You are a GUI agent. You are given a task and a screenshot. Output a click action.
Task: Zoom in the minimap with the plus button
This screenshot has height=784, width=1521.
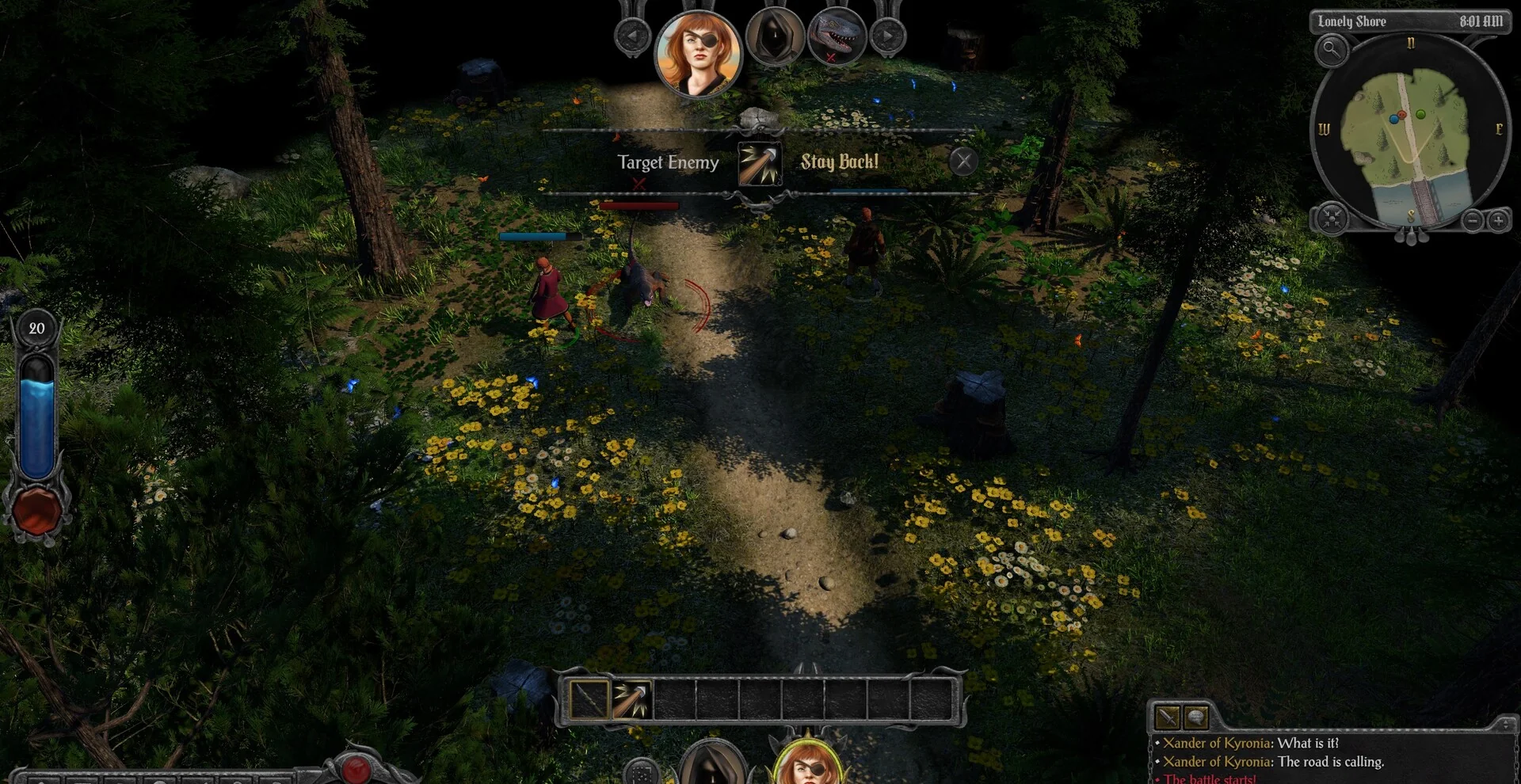tap(1498, 221)
